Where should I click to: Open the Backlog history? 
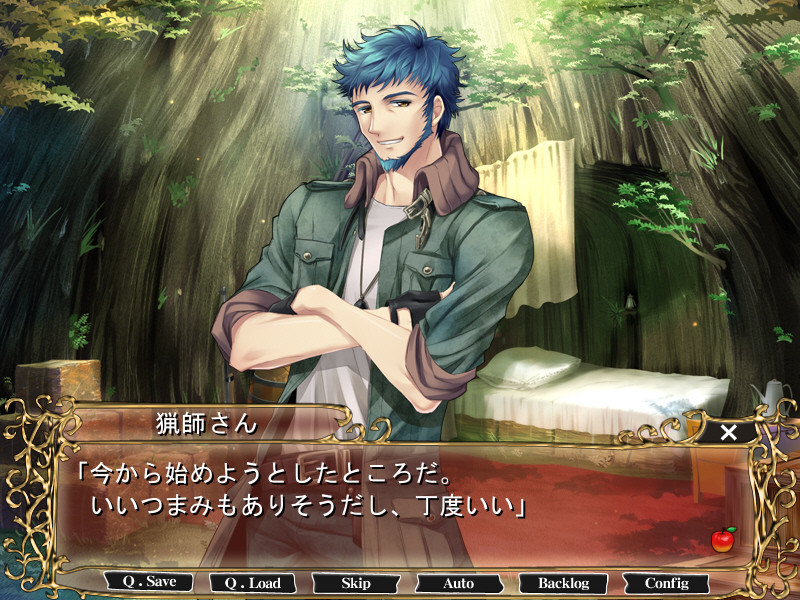(563, 583)
